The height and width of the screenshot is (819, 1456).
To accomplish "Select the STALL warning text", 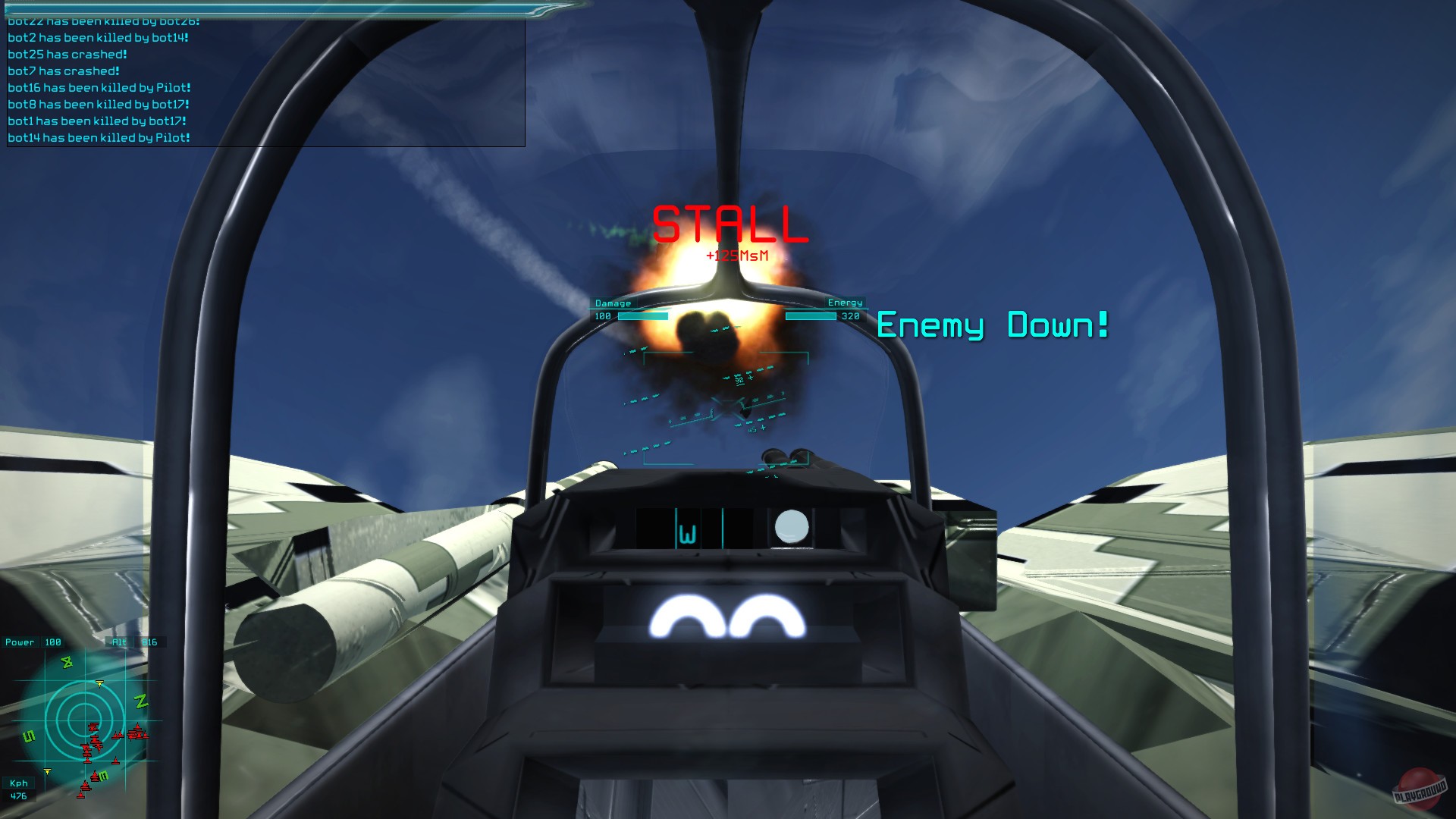I will click(x=728, y=222).
